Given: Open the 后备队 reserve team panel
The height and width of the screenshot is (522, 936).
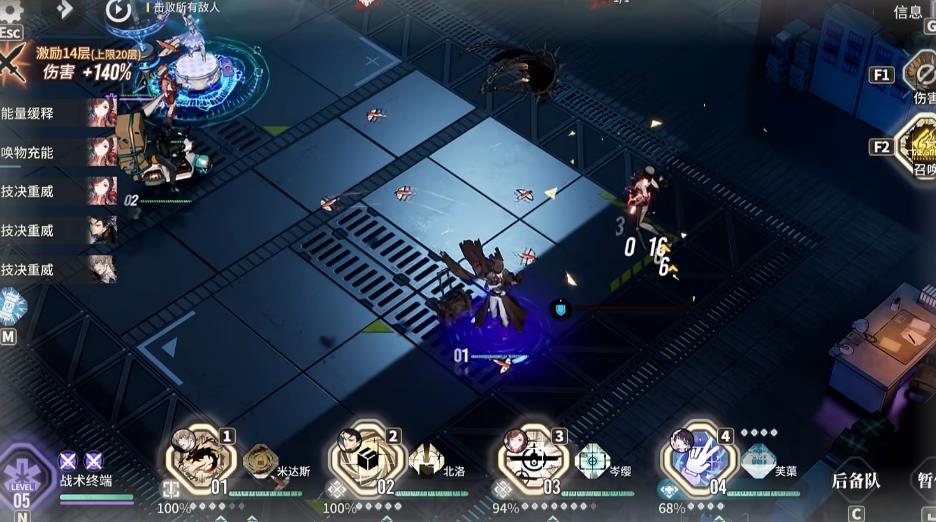Looking at the screenshot, I should 856,481.
